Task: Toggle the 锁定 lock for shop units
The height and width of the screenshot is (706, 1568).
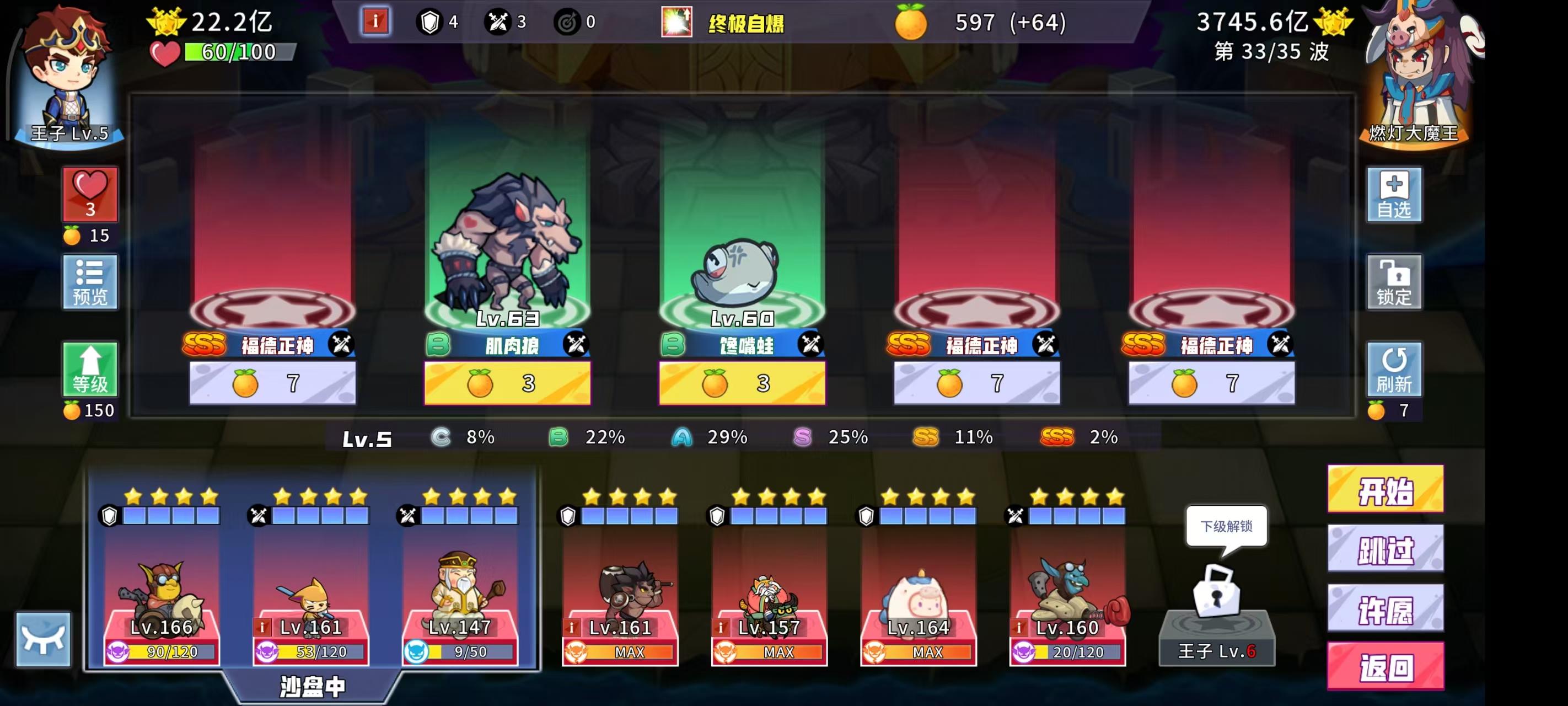Action: click(1394, 282)
